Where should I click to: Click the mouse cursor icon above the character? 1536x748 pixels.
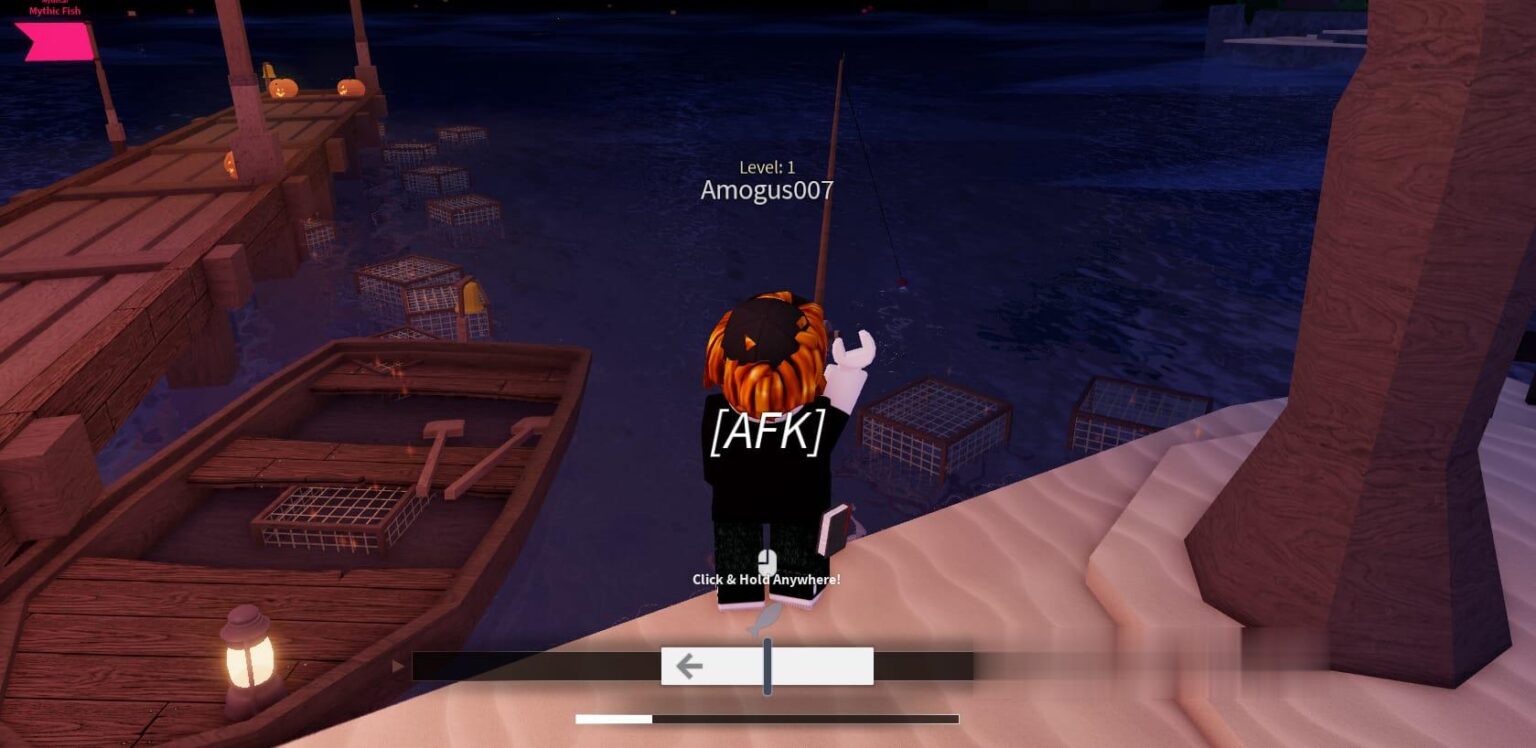point(766,562)
